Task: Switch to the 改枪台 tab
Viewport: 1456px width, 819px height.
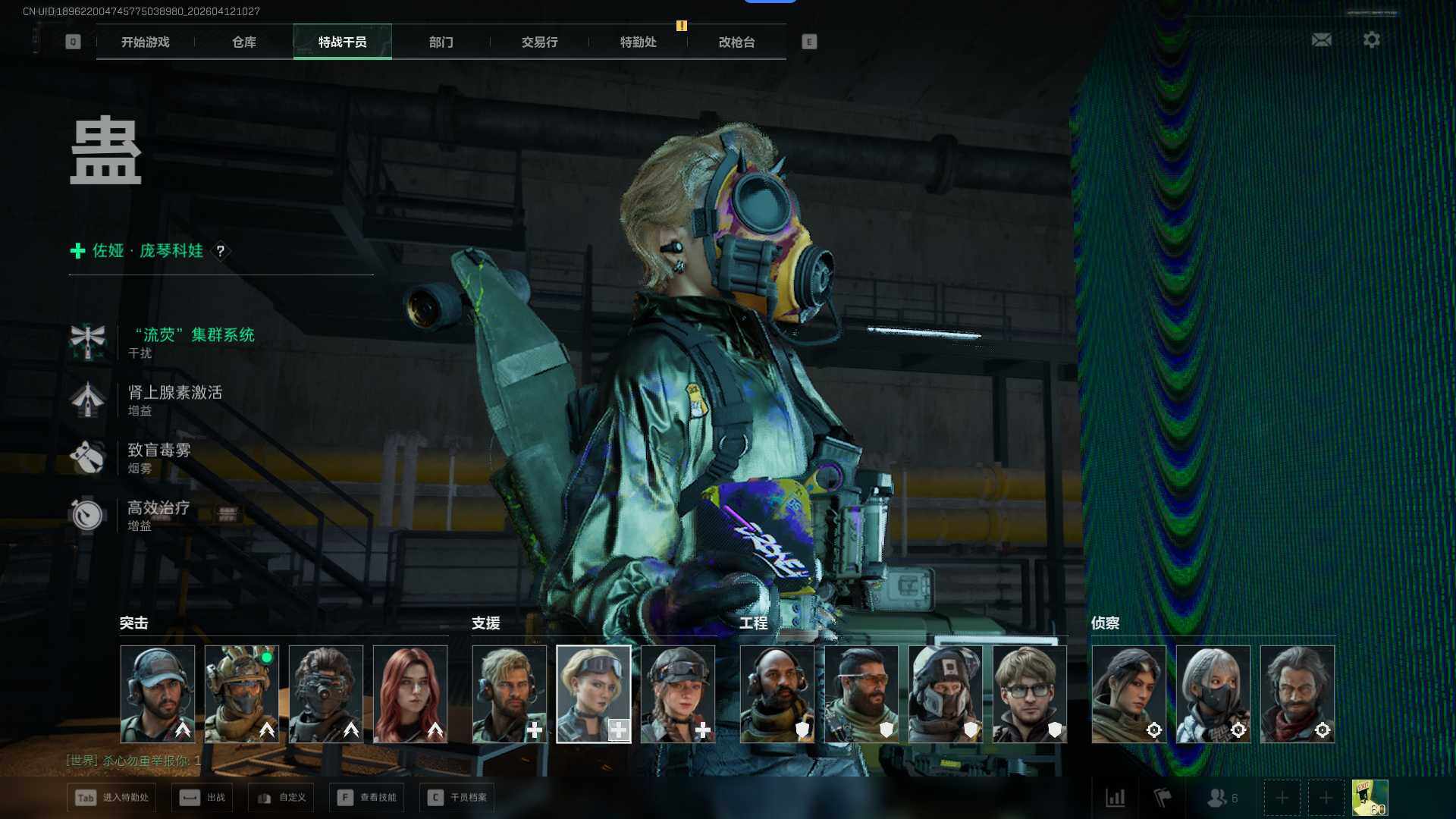Action: 736,42
